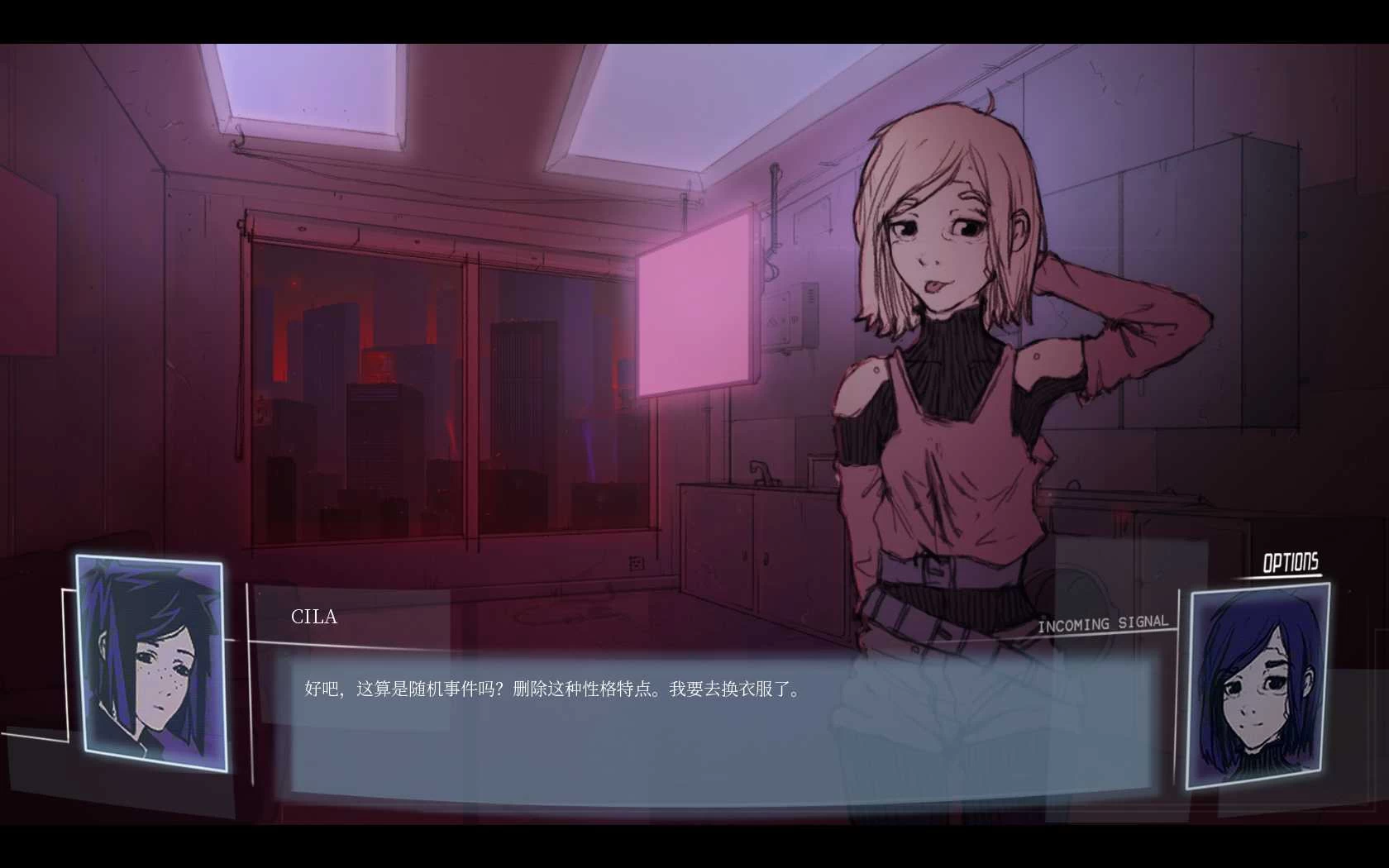Click INCOMING SIGNAL to answer the call
This screenshot has height=868, width=1389.
pos(1103,624)
